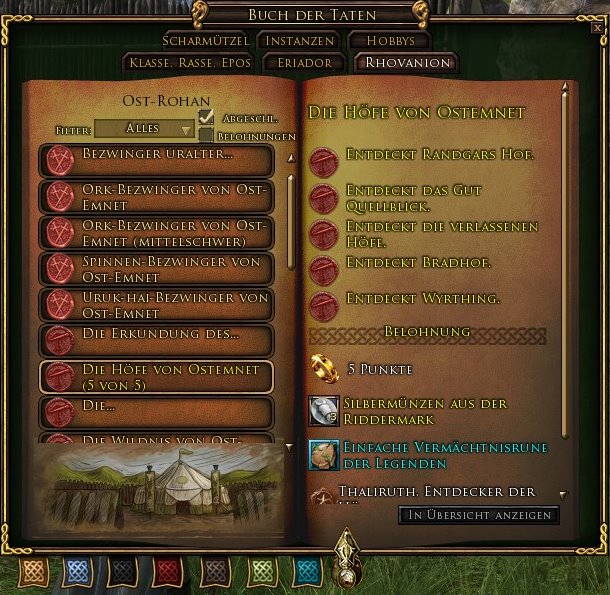Viewport: 610px width, 595px height.
Task: Click the Silbermünzen aus der Riddermark reward icon
Action: 324,411
